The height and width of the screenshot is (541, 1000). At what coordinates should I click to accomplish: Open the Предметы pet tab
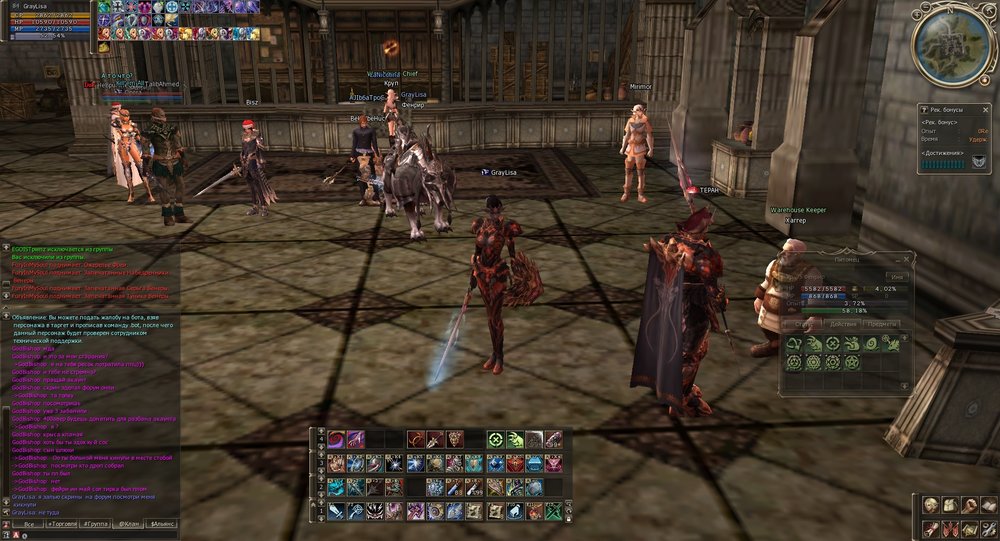pyautogui.click(x=882, y=323)
